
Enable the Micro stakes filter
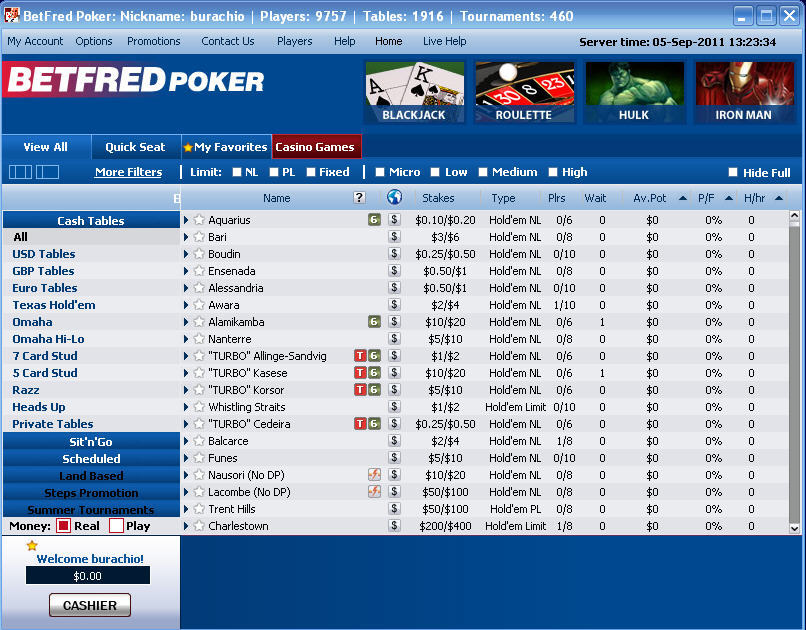click(x=381, y=172)
